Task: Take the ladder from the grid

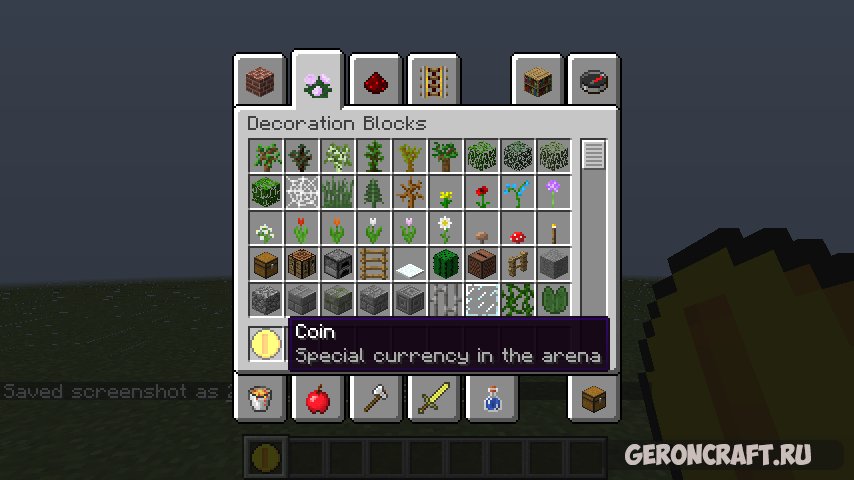Action: coord(373,265)
